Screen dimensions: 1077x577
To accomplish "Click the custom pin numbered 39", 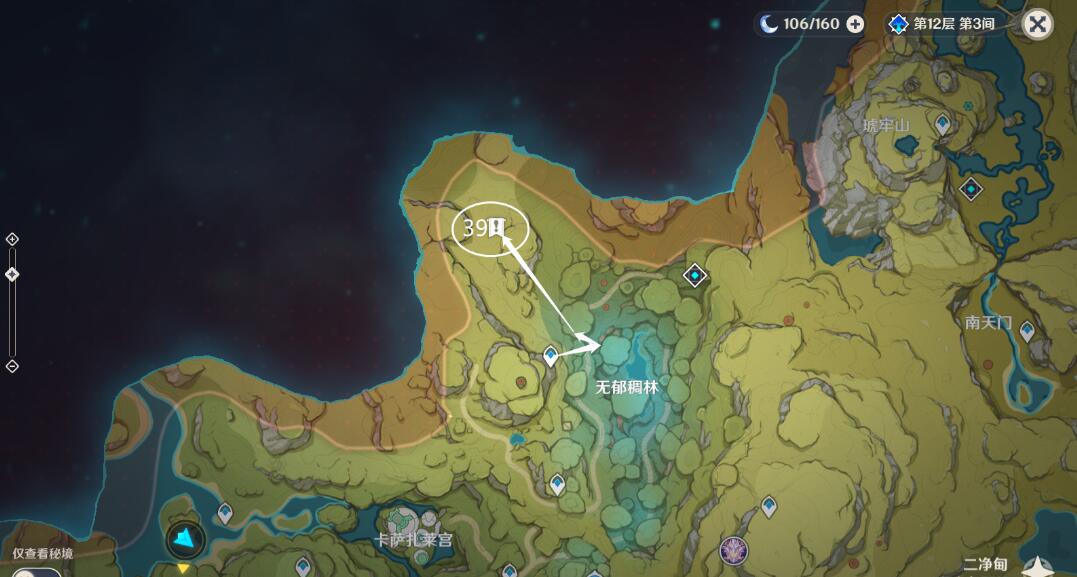I will 495,228.
